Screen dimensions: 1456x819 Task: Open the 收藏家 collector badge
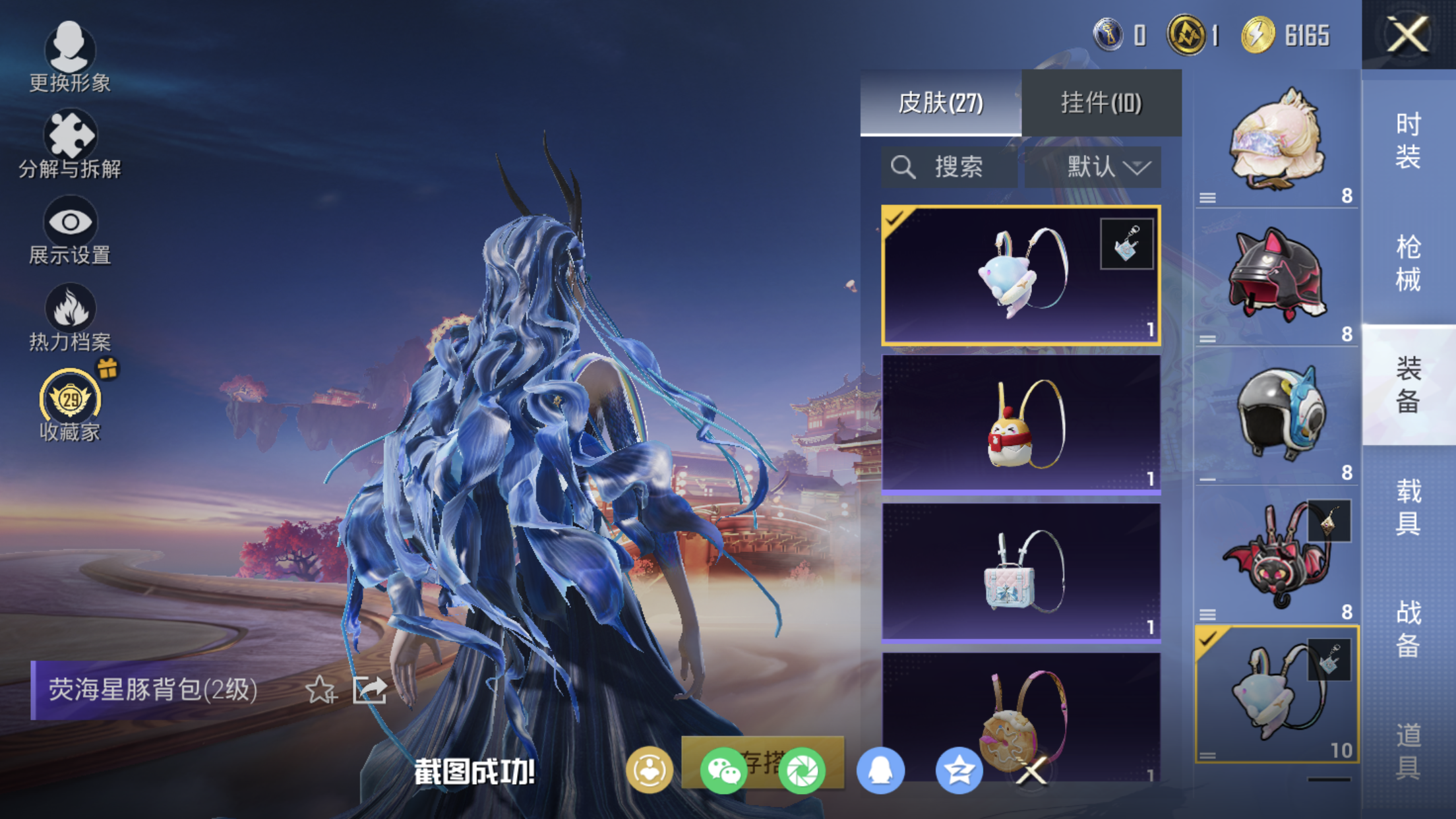69,404
